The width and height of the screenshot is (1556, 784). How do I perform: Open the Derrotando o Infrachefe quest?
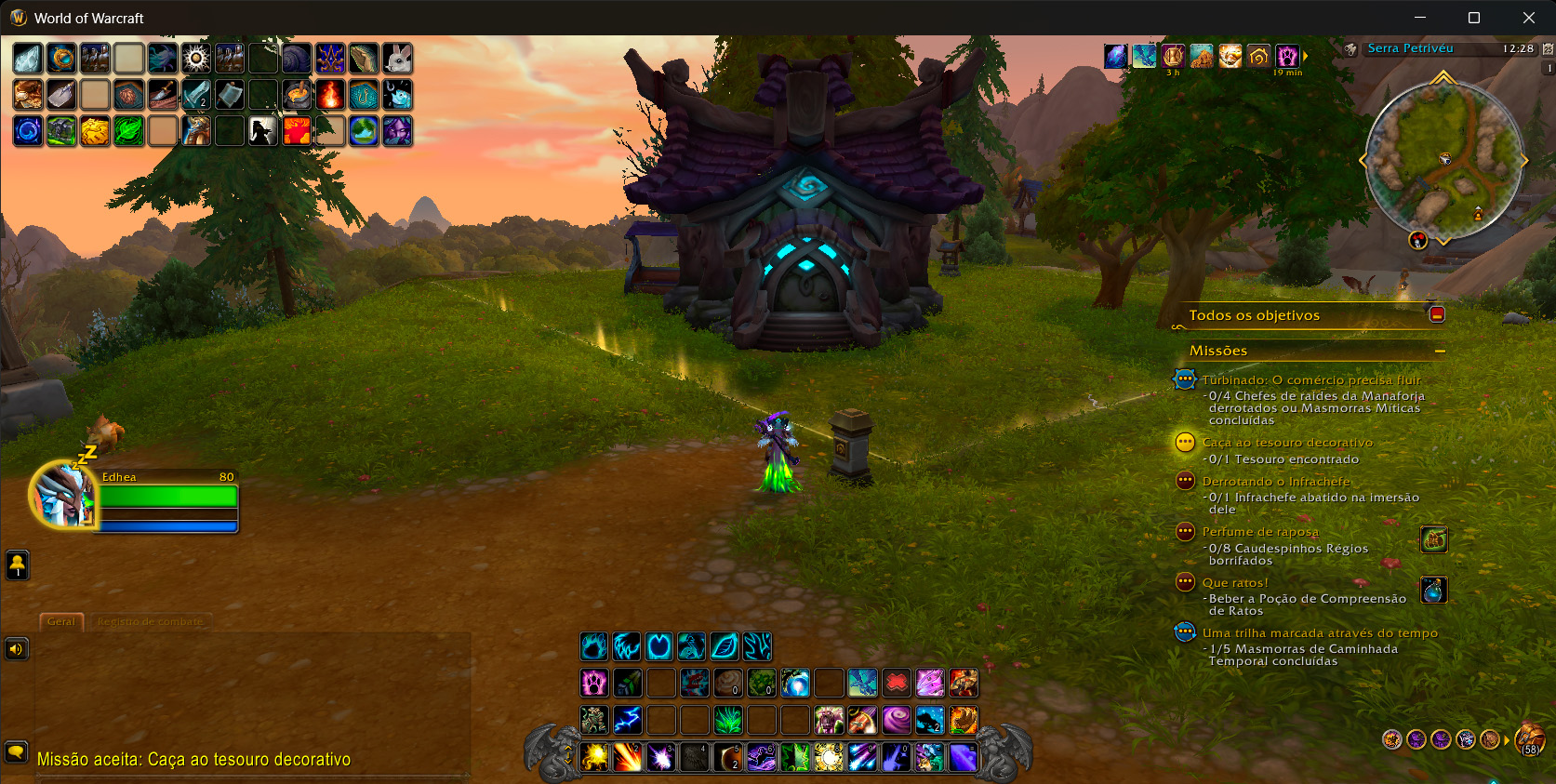tap(1275, 482)
